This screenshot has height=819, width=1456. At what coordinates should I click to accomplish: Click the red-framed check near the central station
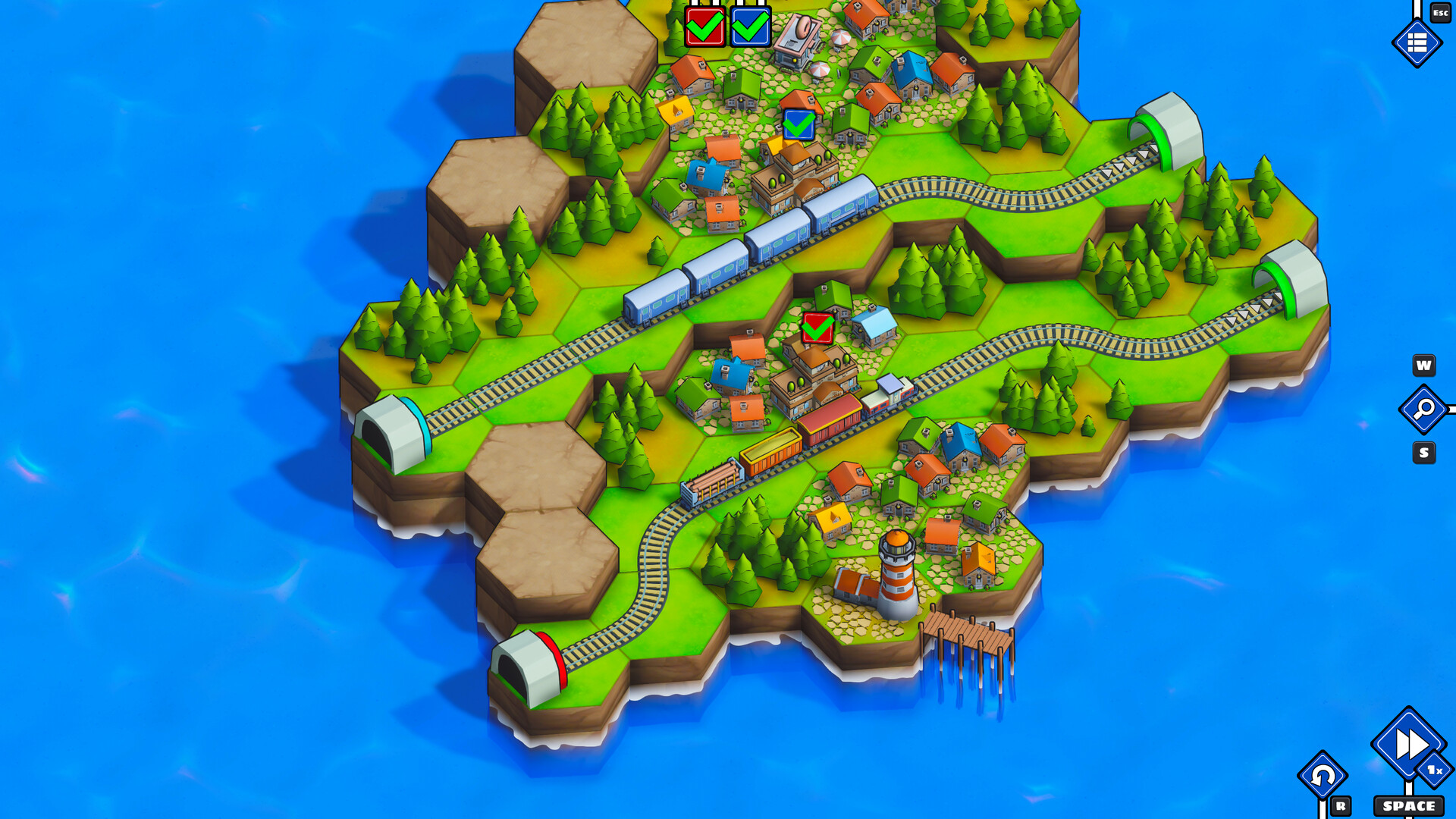click(817, 326)
